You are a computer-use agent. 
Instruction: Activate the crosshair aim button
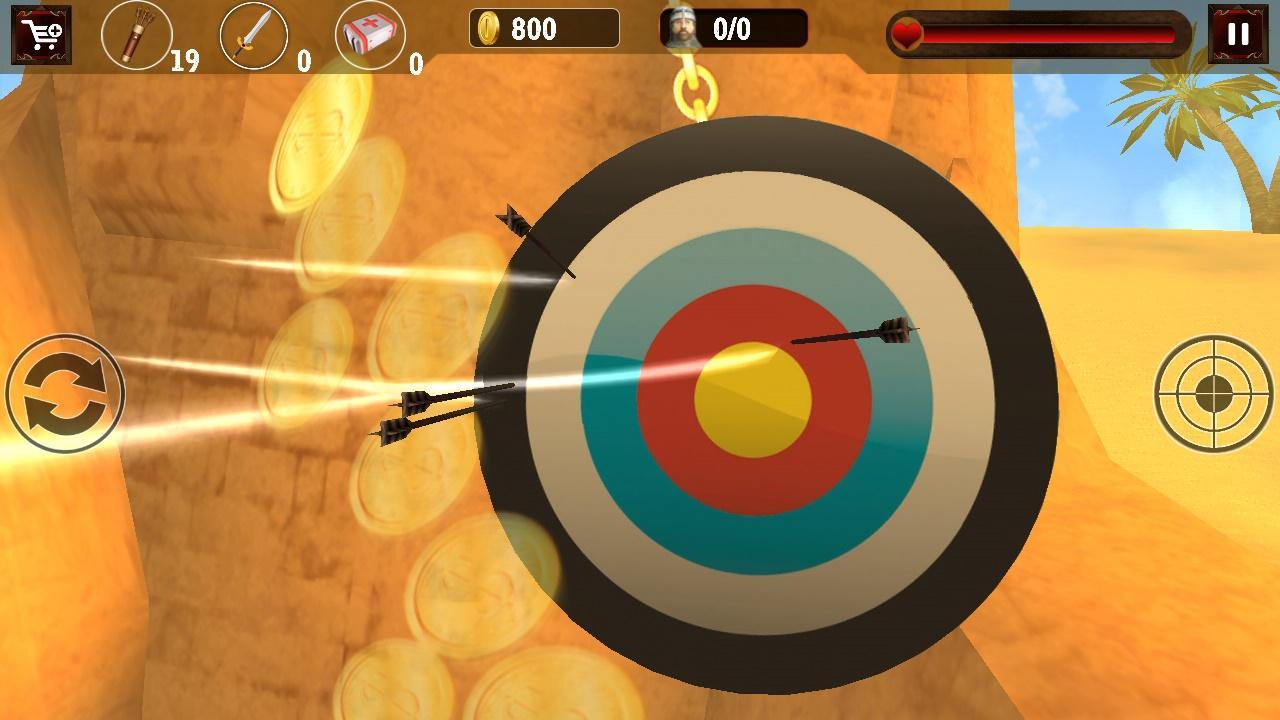click(x=1213, y=394)
